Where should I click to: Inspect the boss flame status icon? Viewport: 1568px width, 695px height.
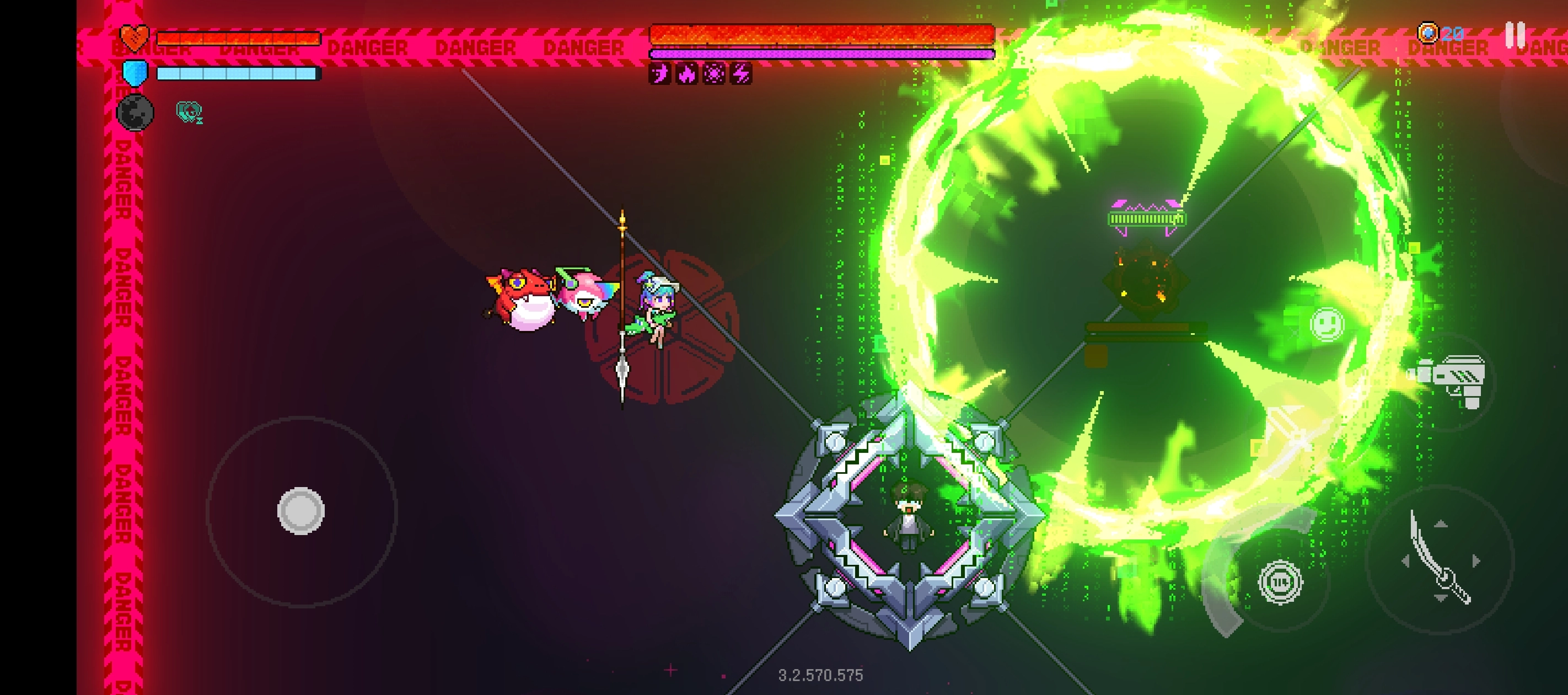point(686,74)
